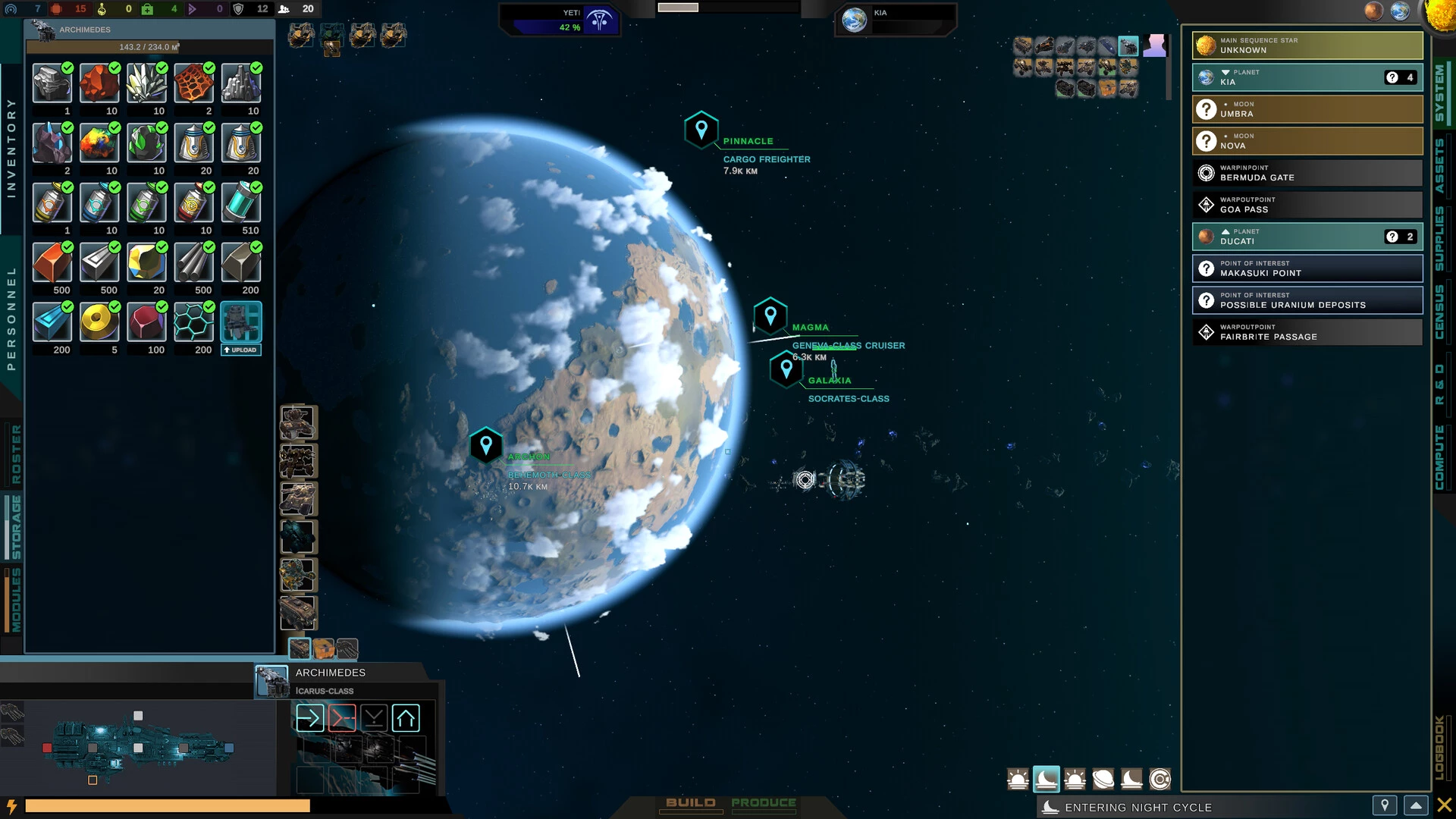1456x819 pixels.
Task: Switch to the Assets tab
Action: [x=1439, y=165]
